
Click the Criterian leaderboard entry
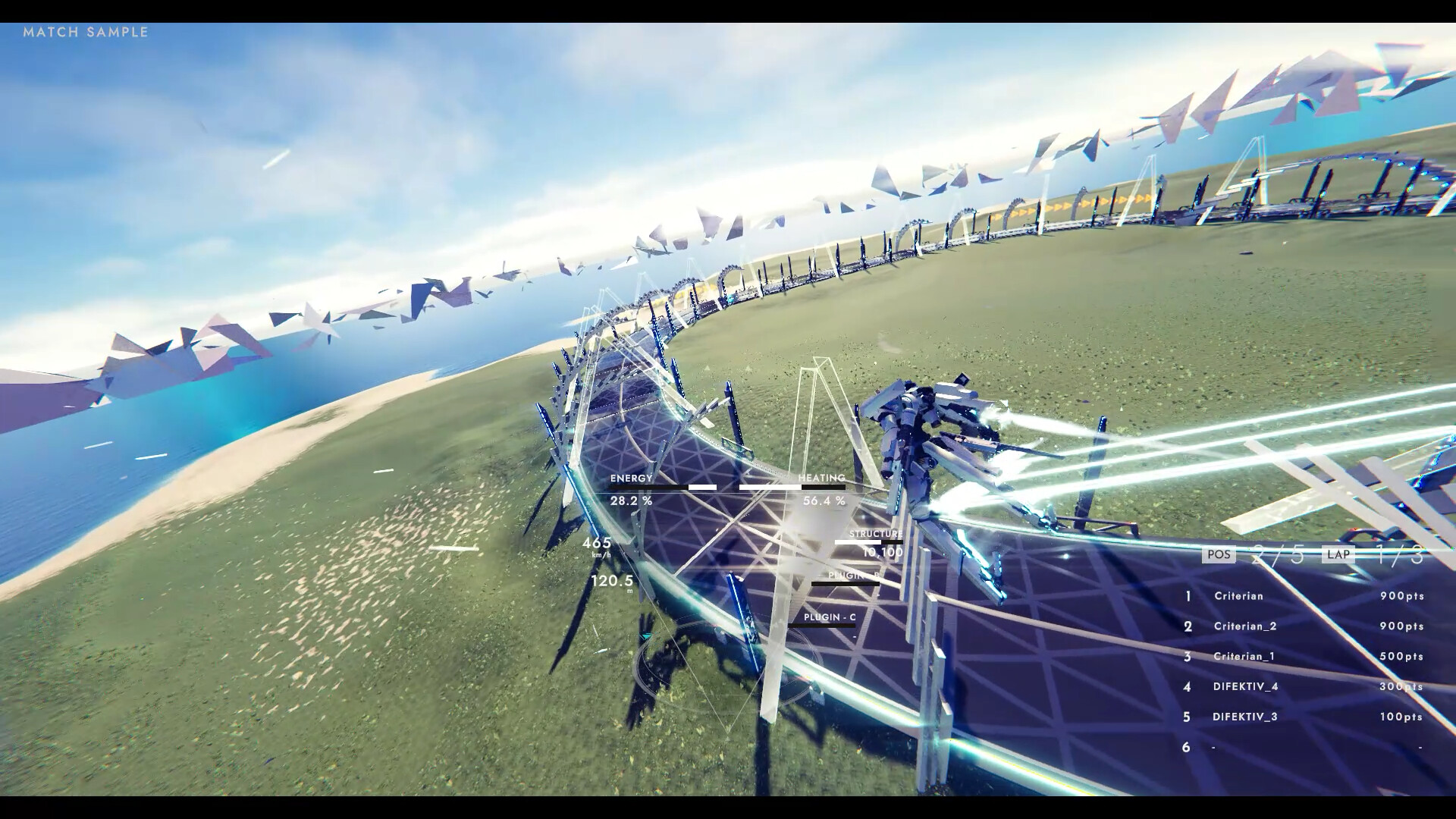tap(1241, 596)
